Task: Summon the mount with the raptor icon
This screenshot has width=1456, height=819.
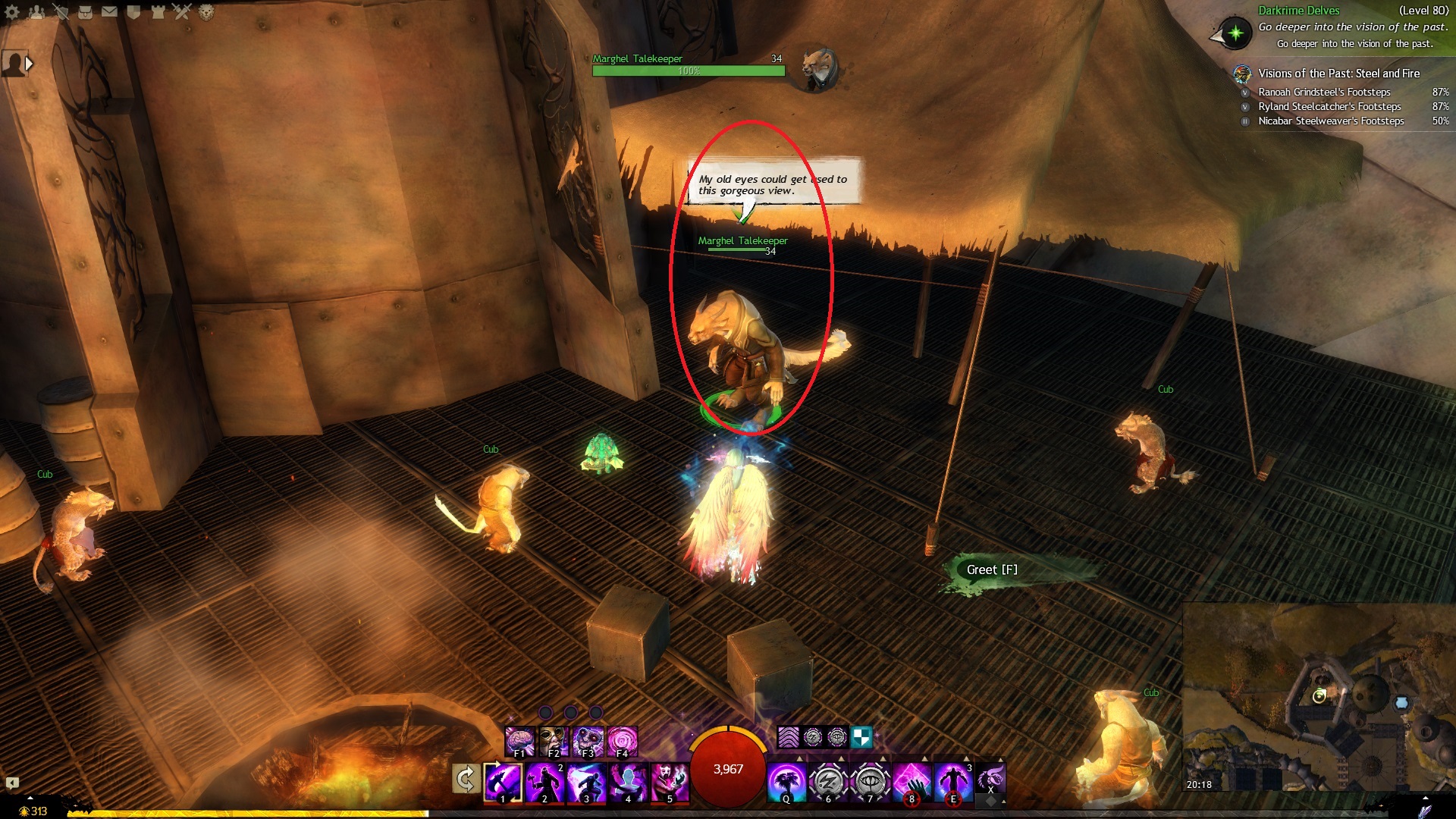Action: 990,777
